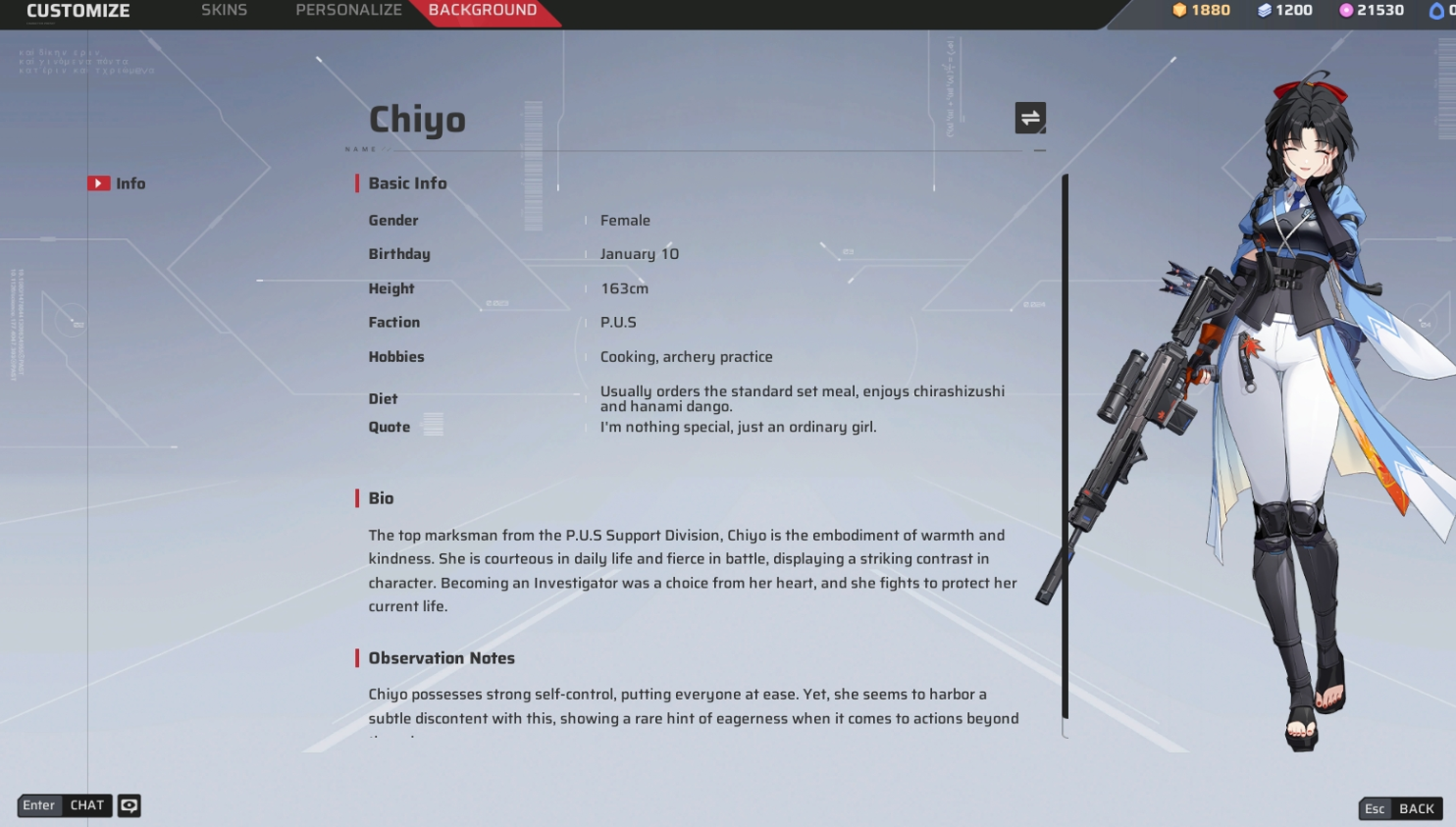Viewport: 1456px width, 827px height.
Task: Open the PERSONALIZE tab
Action: pos(348,10)
